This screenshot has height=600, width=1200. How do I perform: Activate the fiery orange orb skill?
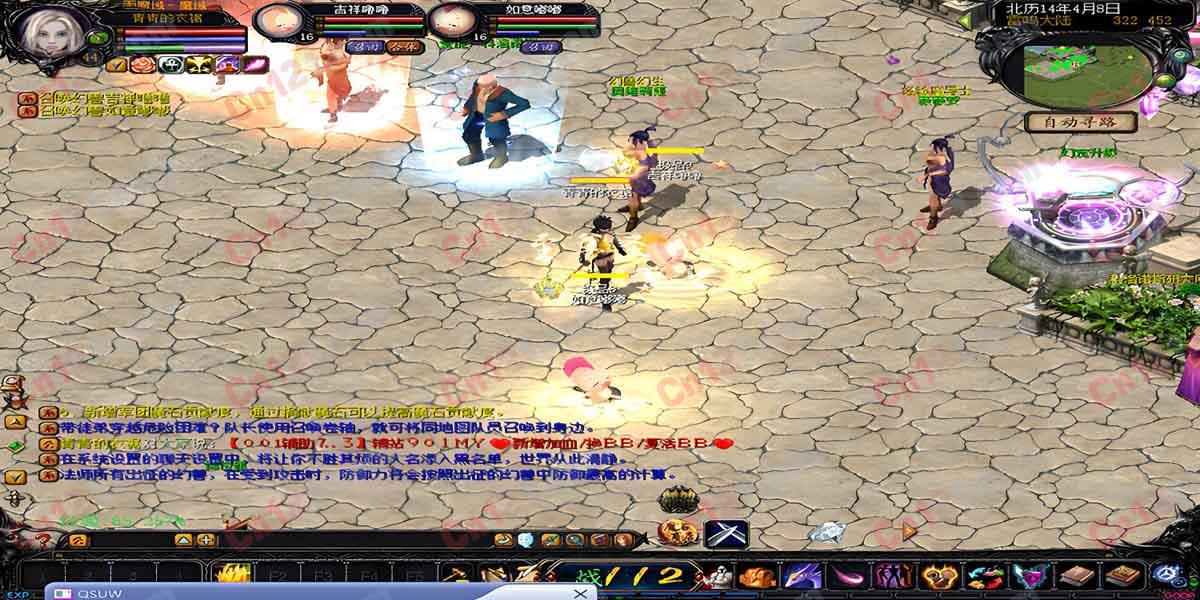(676, 533)
